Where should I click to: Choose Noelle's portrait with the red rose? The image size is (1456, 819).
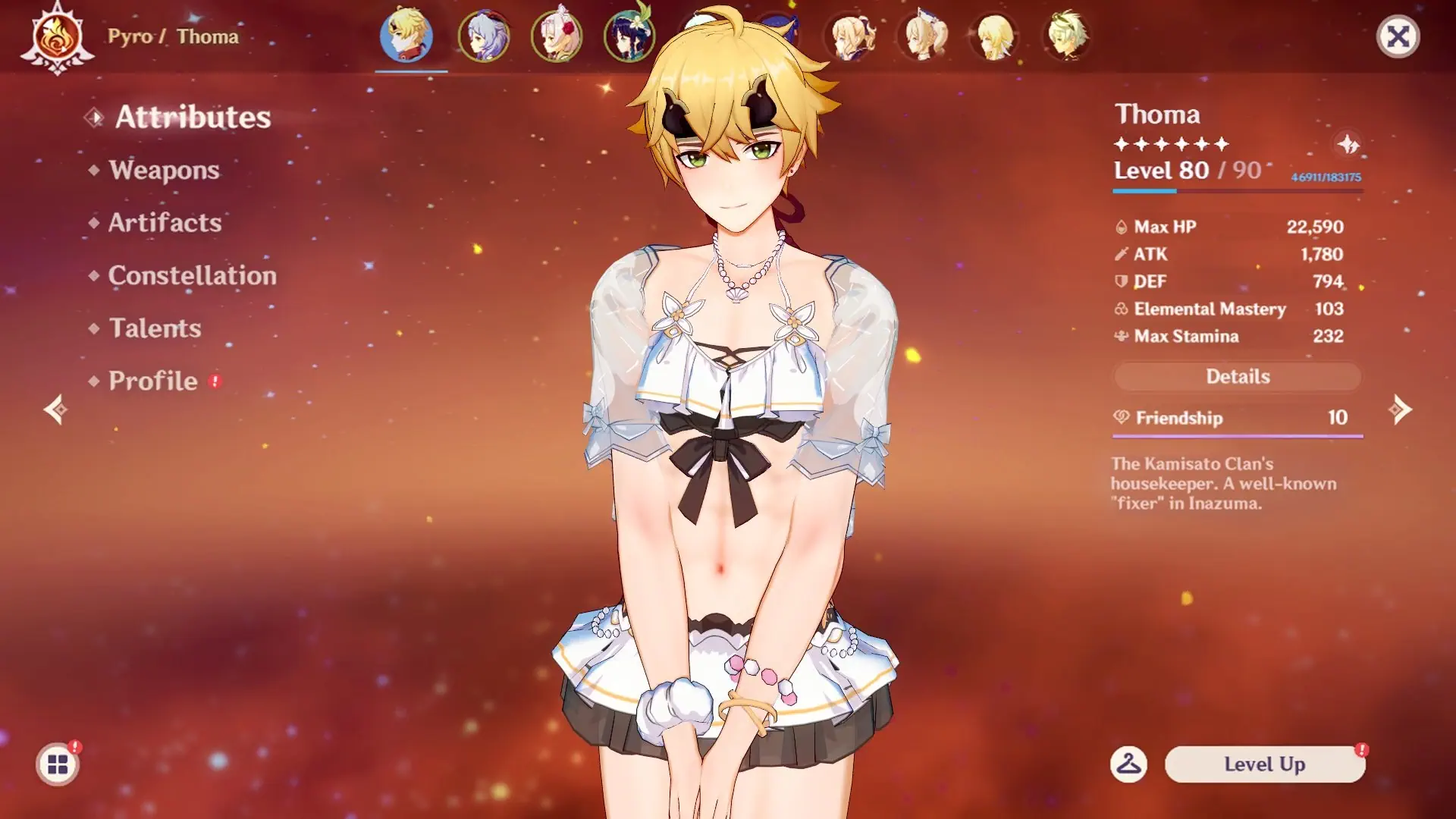[x=557, y=36]
